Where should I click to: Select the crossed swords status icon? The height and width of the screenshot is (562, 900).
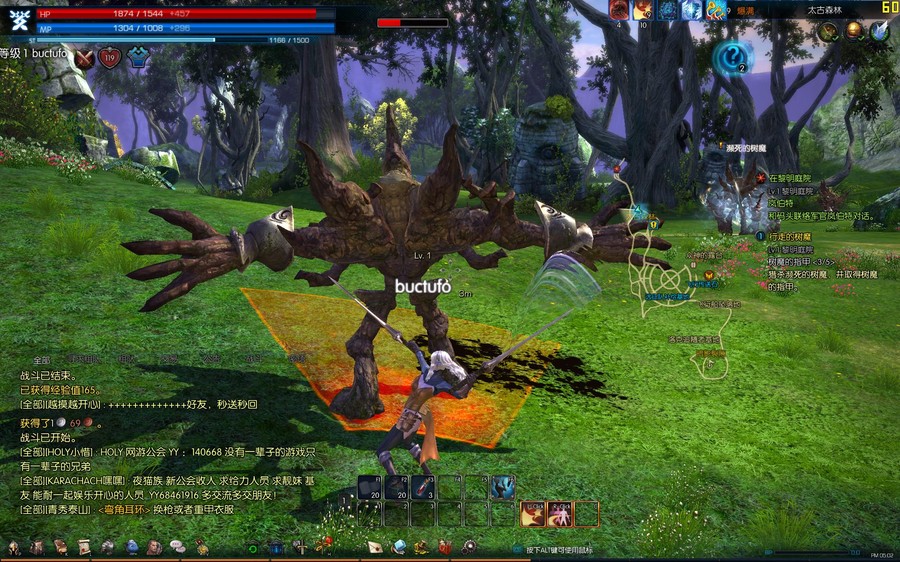(85, 58)
